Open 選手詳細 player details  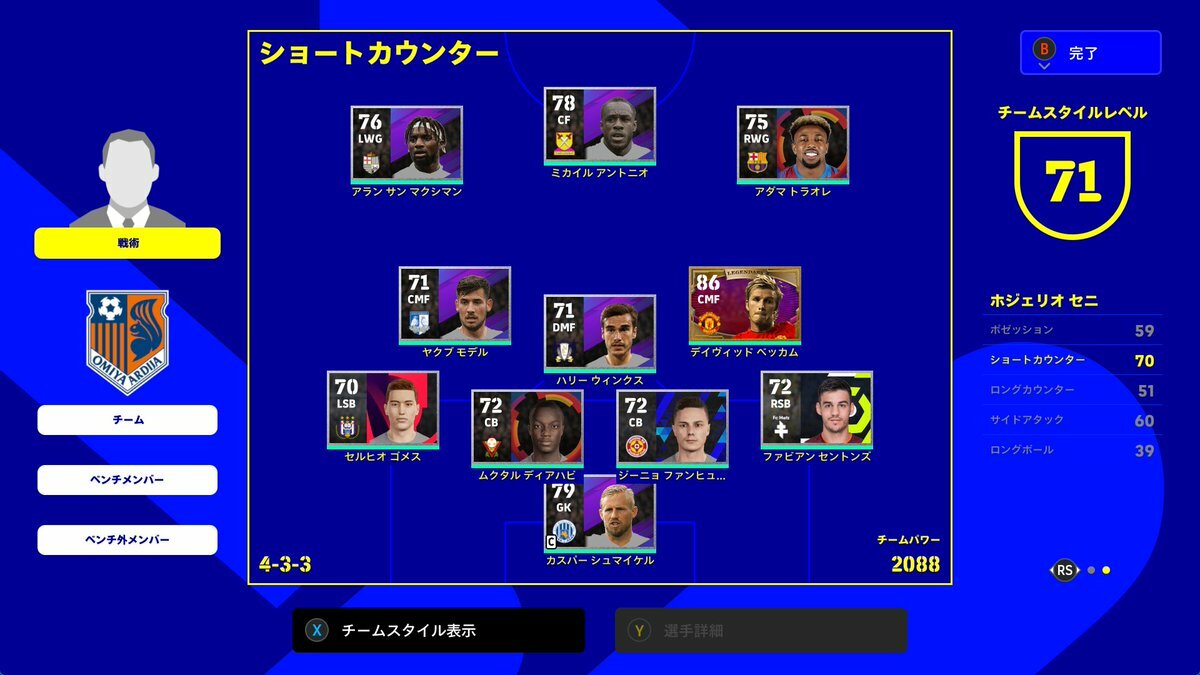click(760, 631)
